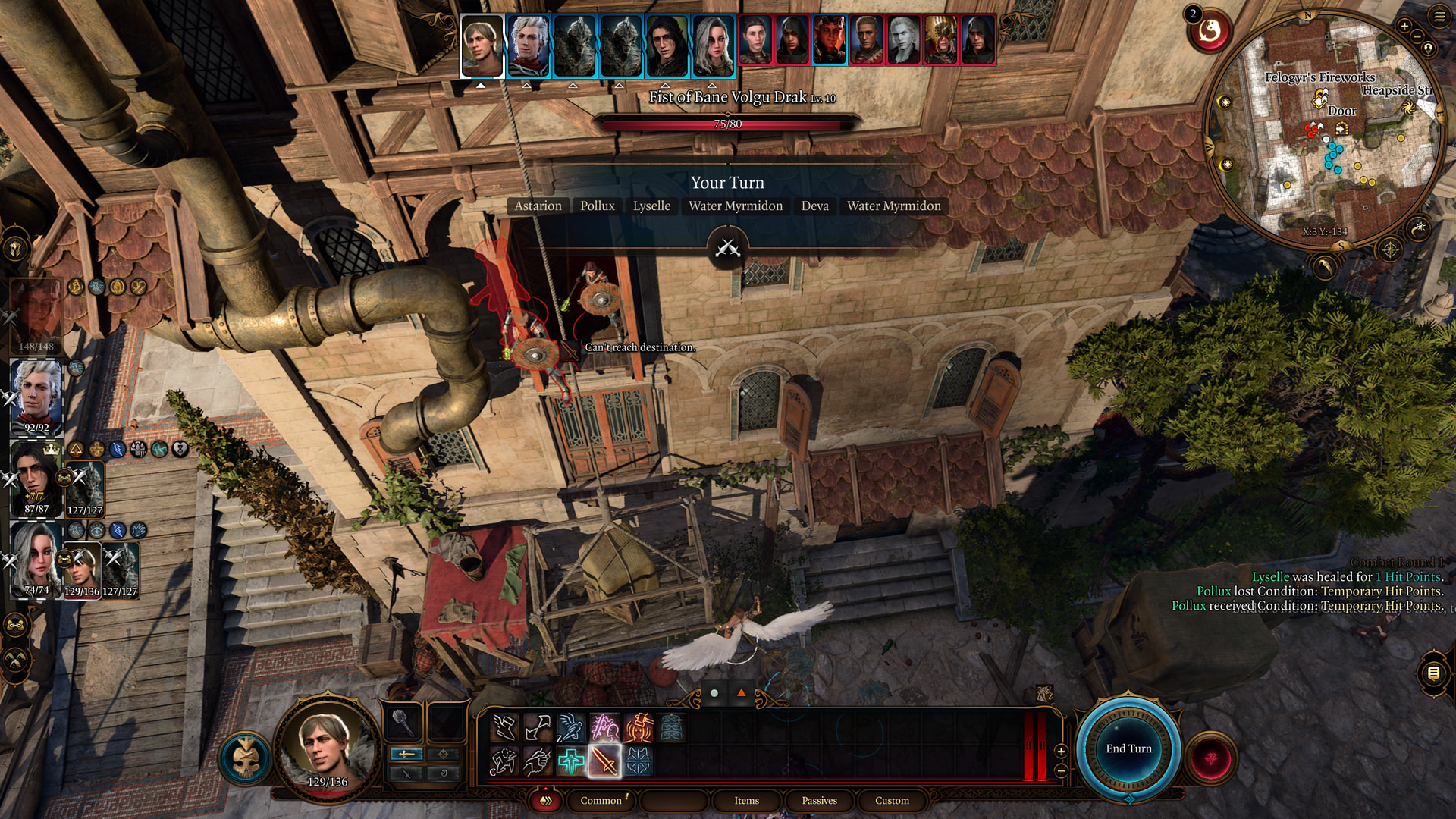Click the red swirl inspiration icon

1210,32
